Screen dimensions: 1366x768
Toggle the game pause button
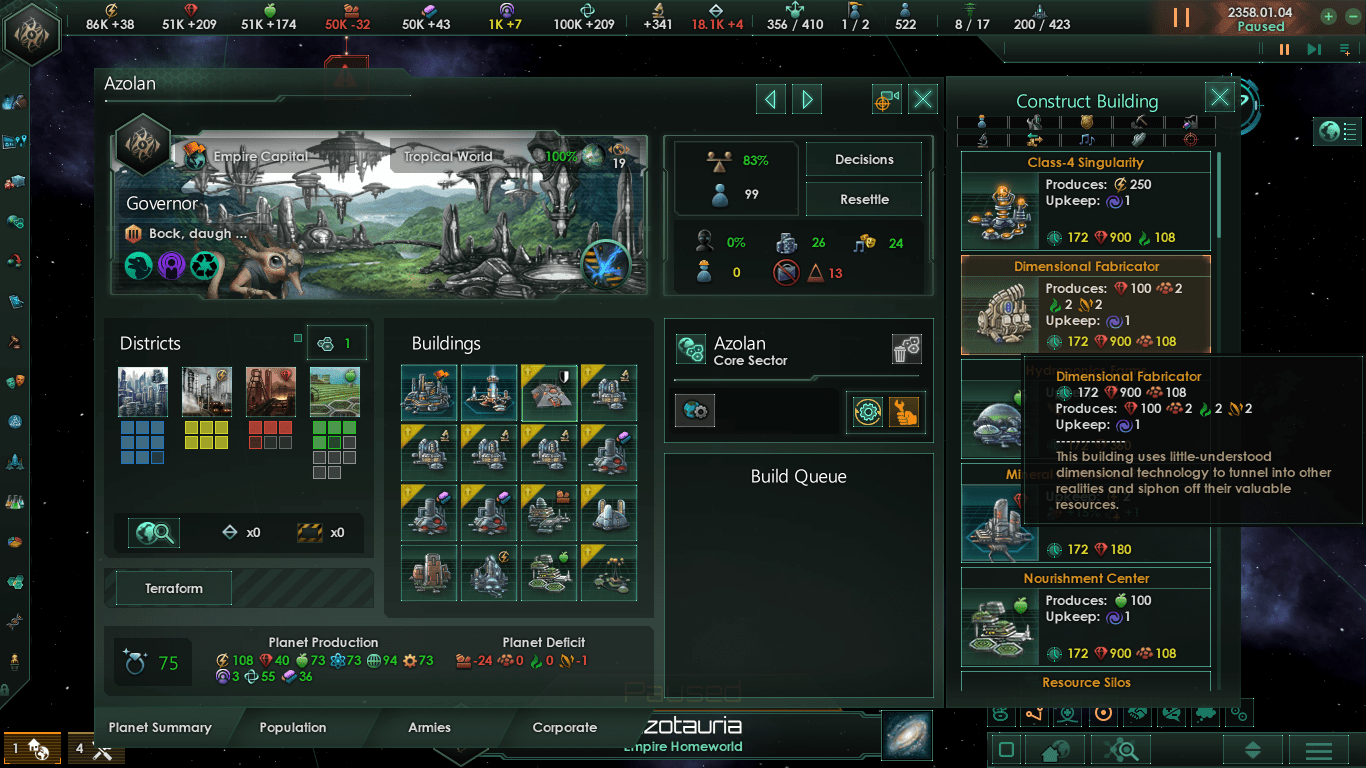point(1182,18)
